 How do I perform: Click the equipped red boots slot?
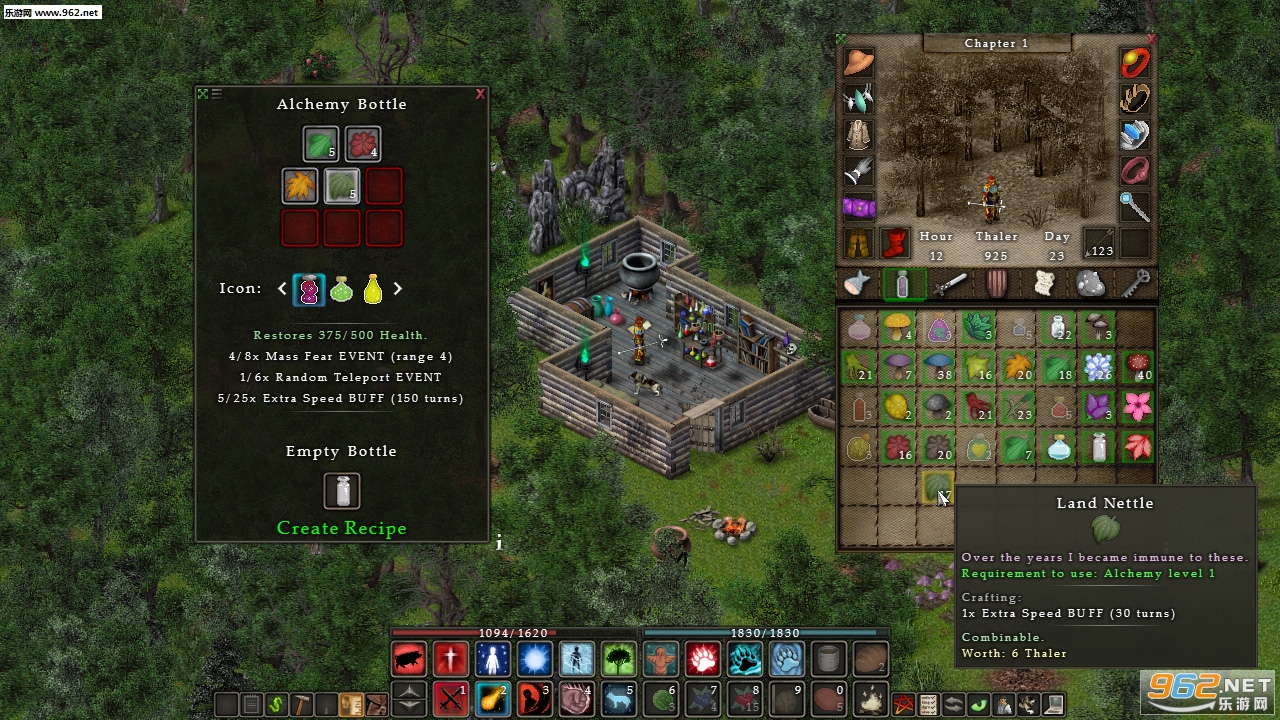(x=894, y=242)
